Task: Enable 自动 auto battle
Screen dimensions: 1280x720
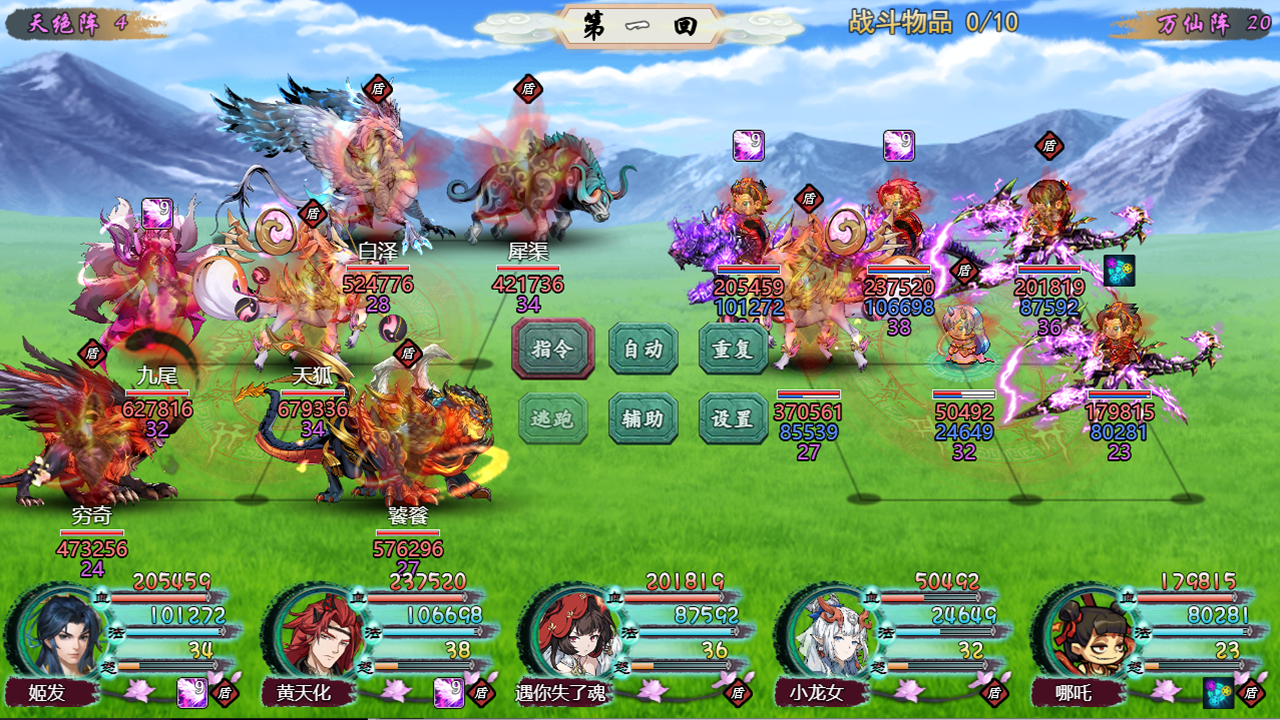Action: pyautogui.click(x=643, y=349)
